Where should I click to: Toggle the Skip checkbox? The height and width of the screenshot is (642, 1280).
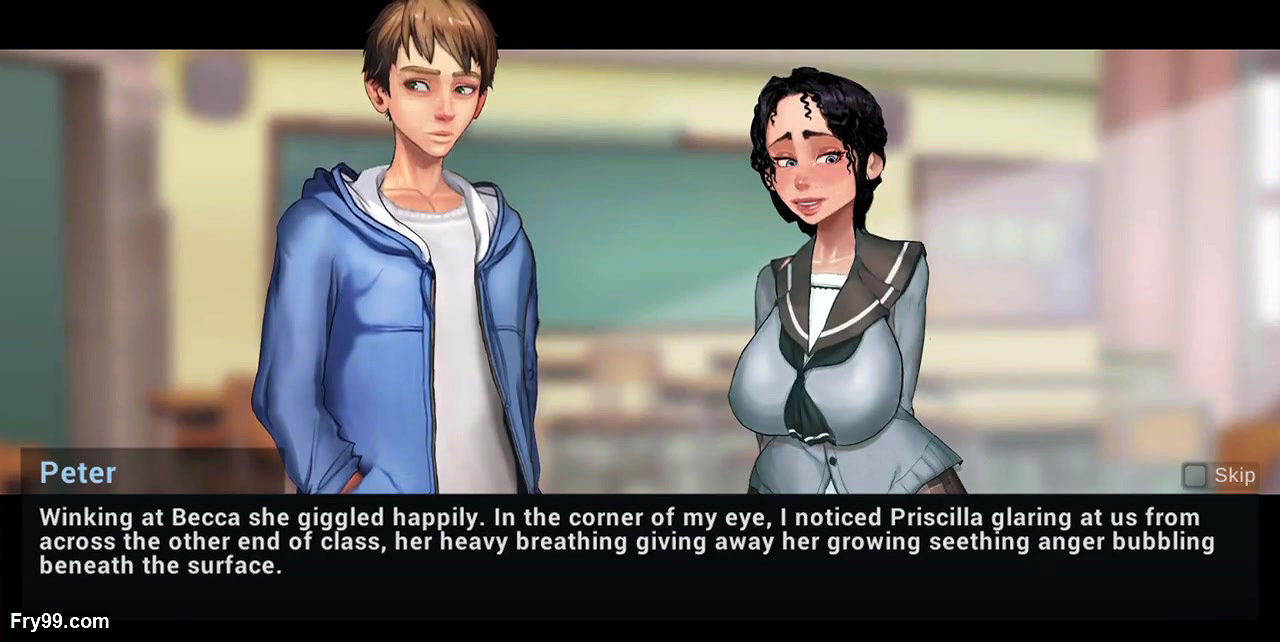coord(1194,475)
